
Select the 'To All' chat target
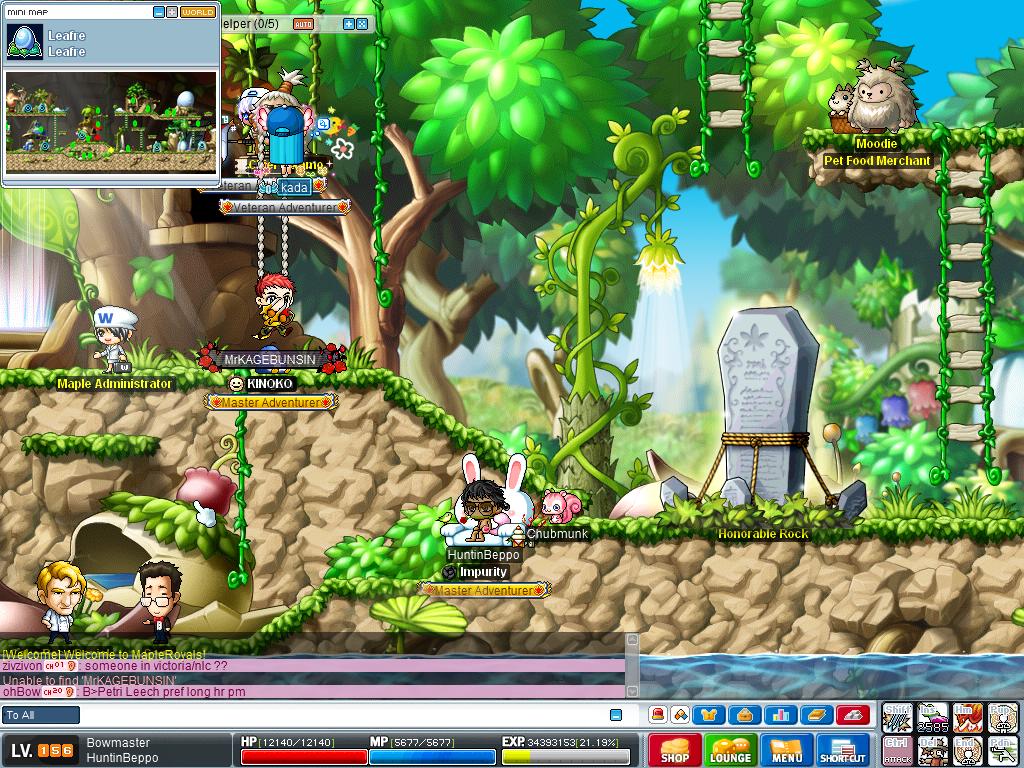tap(41, 715)
